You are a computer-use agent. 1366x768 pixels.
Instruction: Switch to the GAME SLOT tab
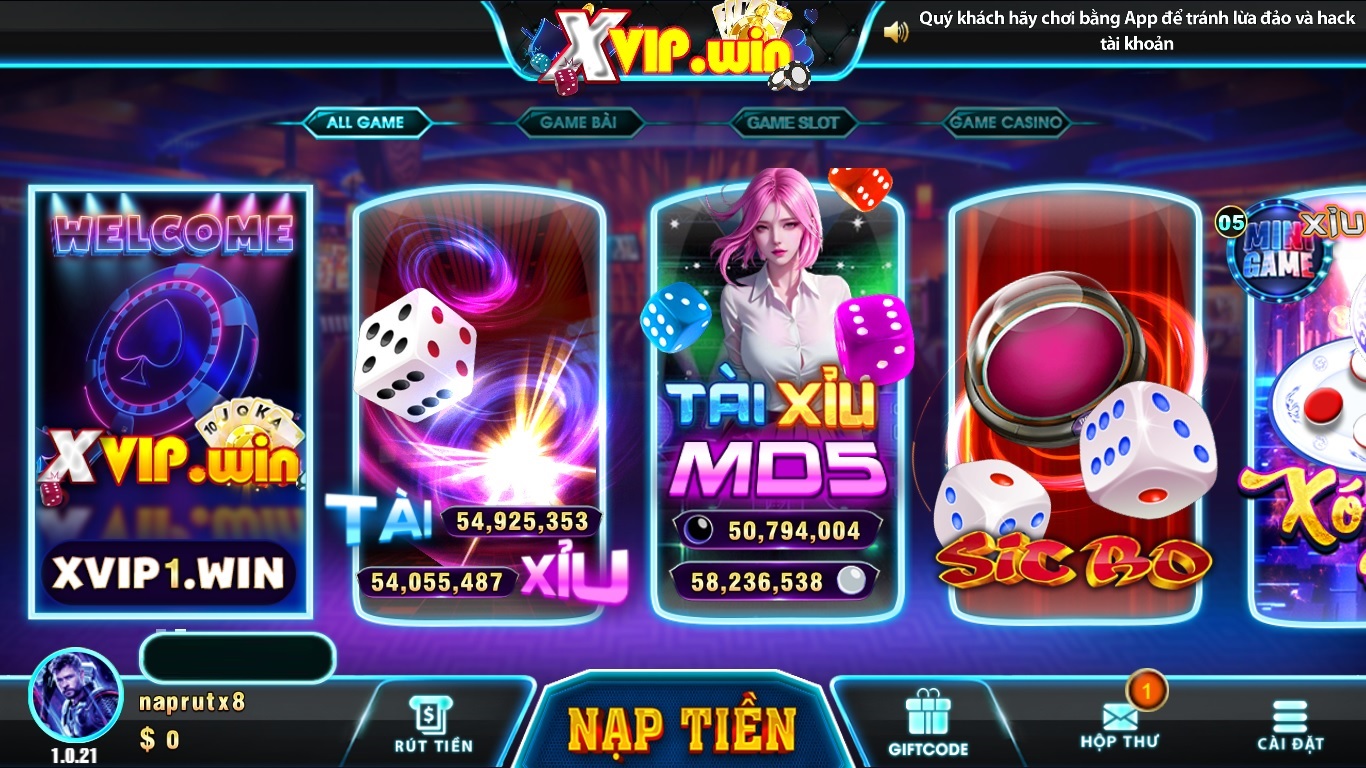(791, 122)
